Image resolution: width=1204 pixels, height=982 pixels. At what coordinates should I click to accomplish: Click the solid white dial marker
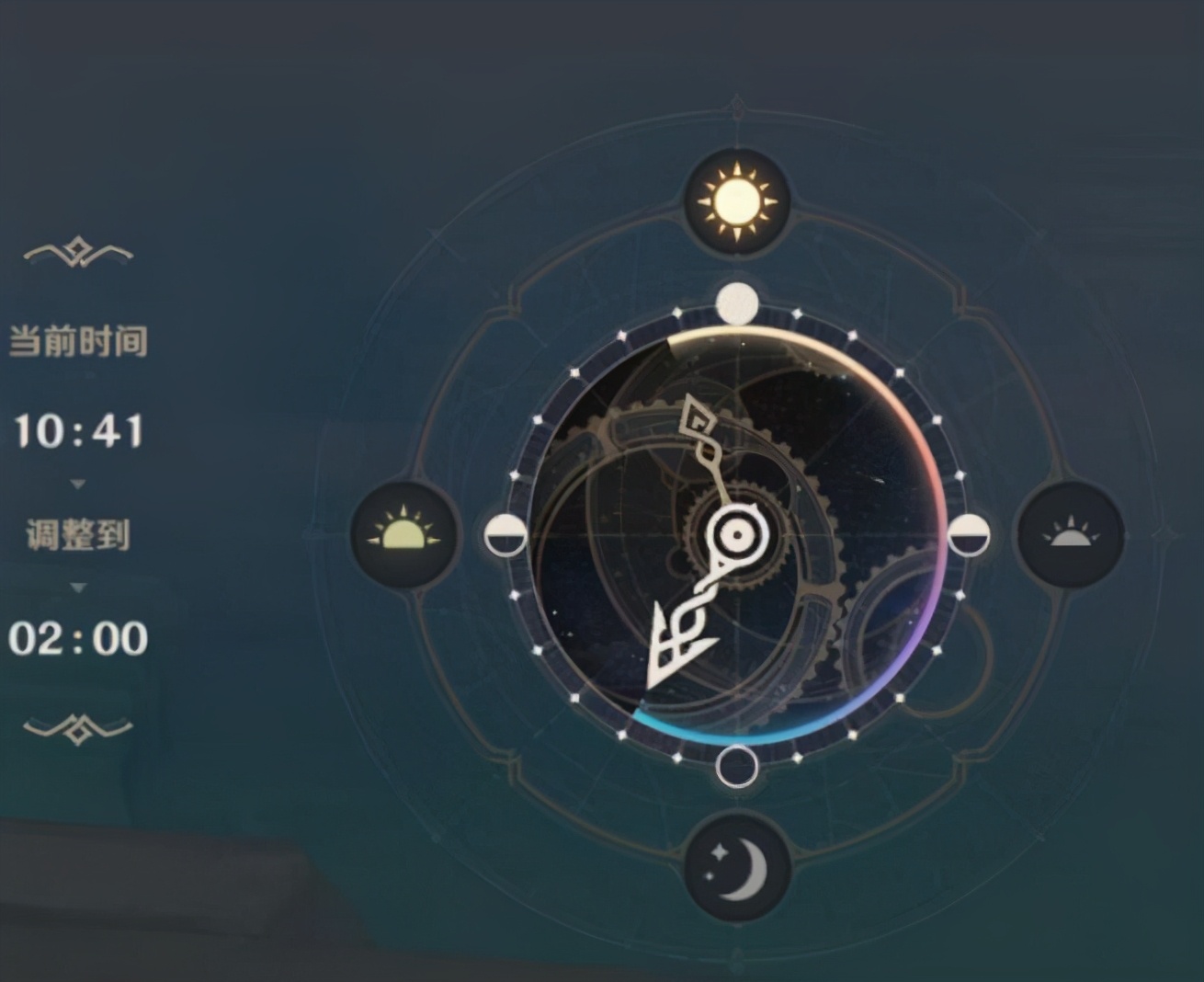click(737, 304)
